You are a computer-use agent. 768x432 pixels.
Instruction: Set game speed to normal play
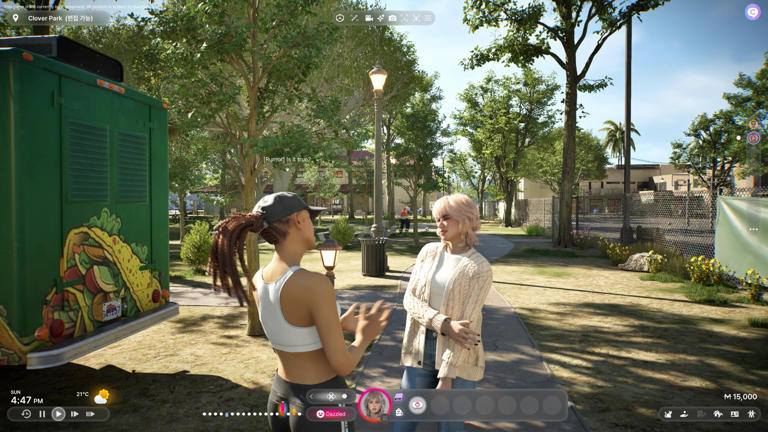[x=58, y=414]
